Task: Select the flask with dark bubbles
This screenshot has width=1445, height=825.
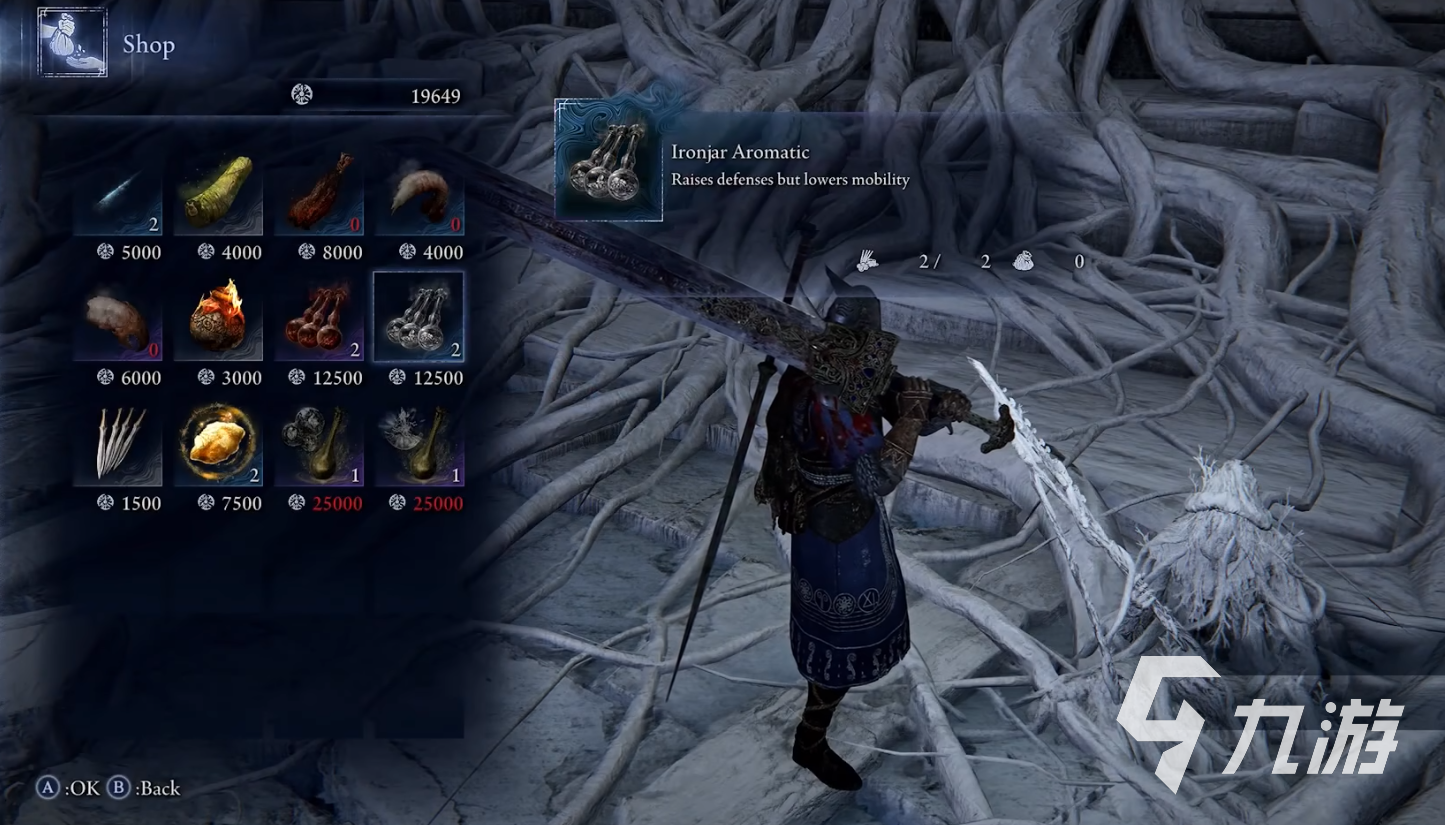Action: pos(318,443)
